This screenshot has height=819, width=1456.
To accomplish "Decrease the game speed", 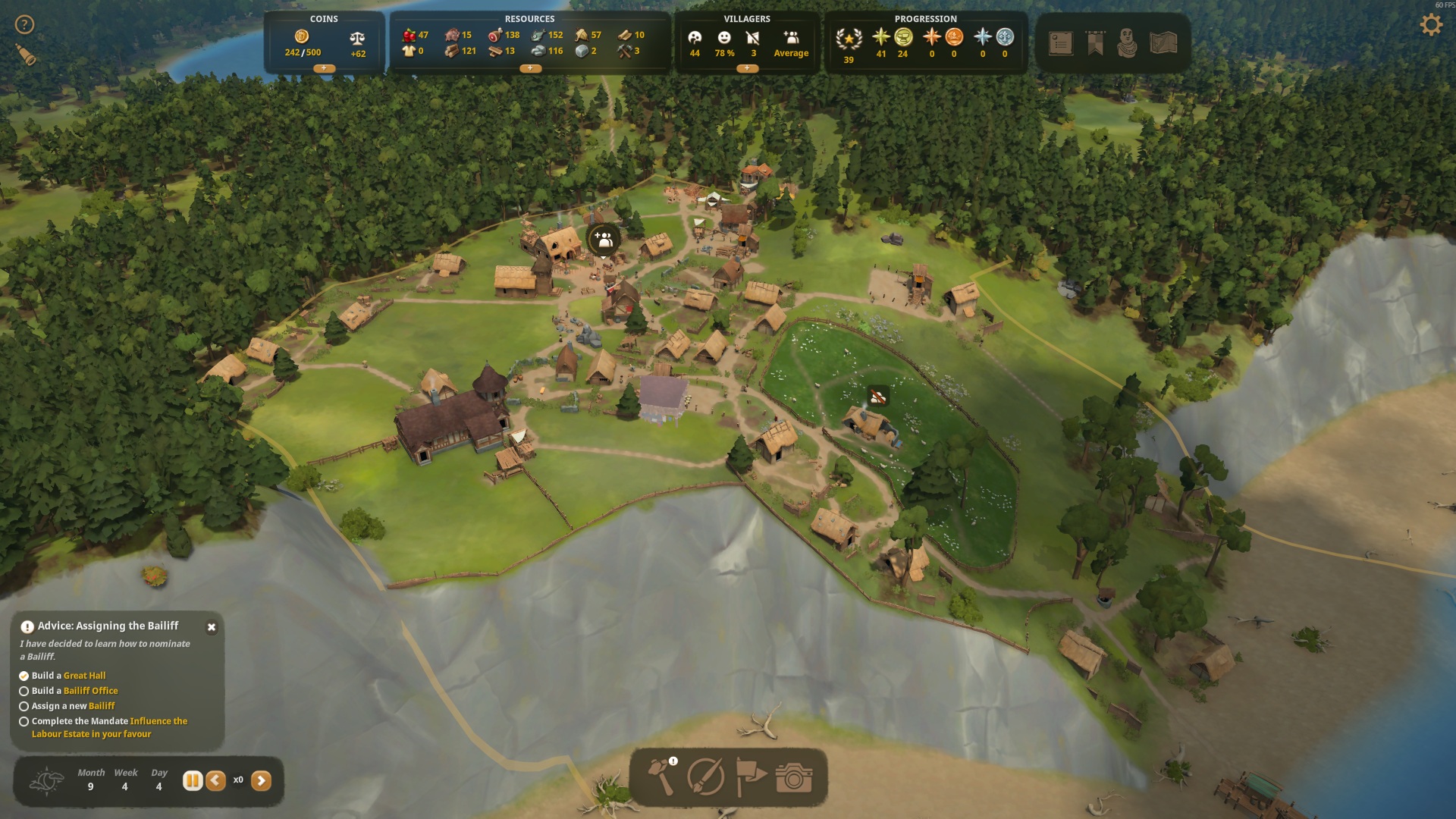I will pyautogui.click(x=215, y=780).
